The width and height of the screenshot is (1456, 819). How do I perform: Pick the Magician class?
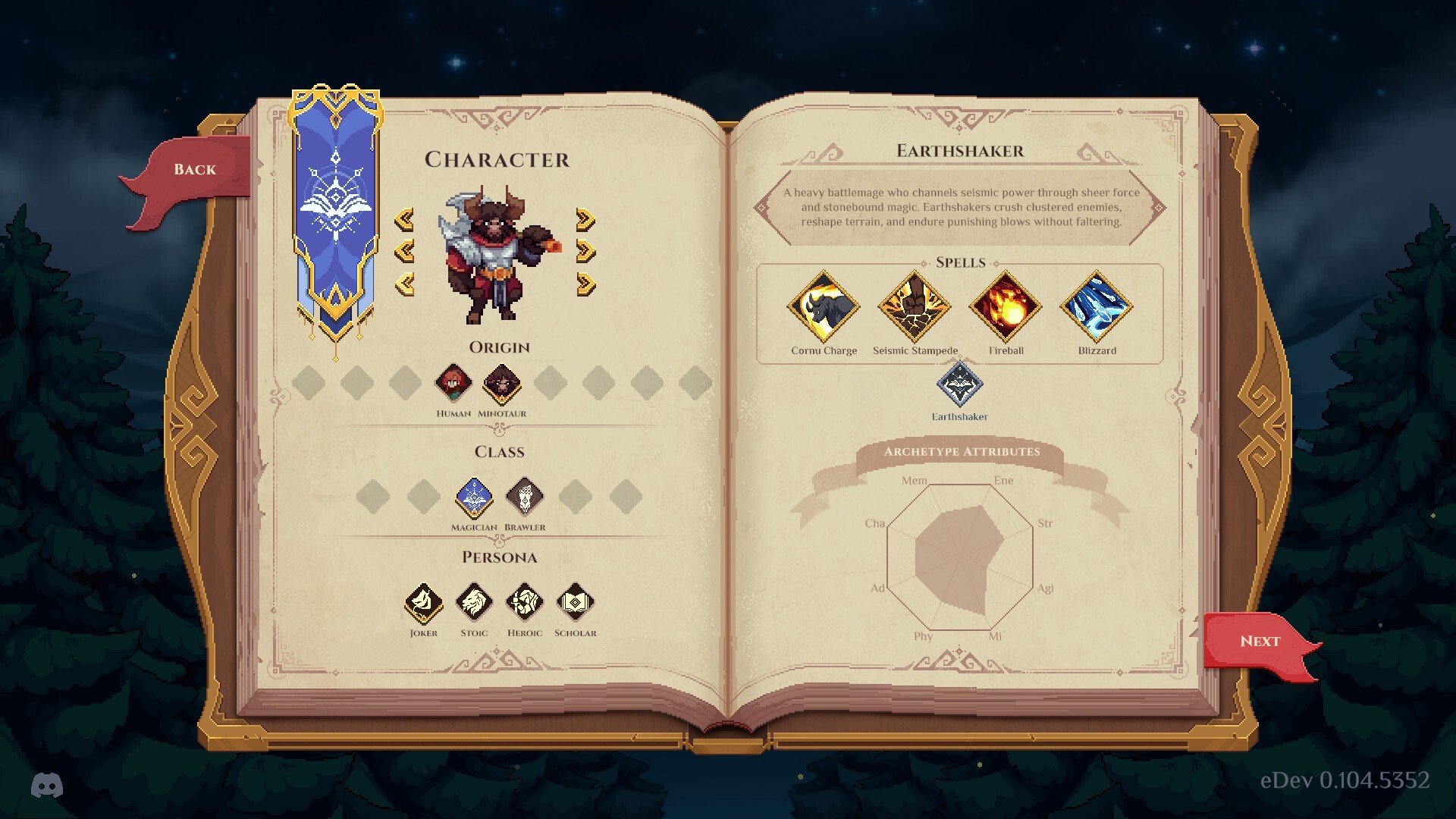pos(474,497)
